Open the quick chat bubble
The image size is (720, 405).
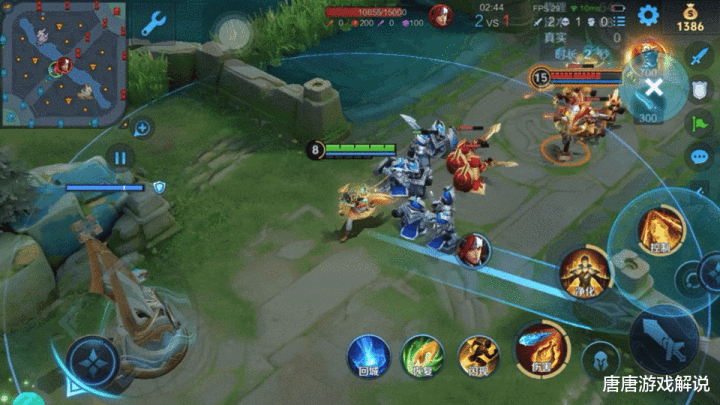coord(699,157)
